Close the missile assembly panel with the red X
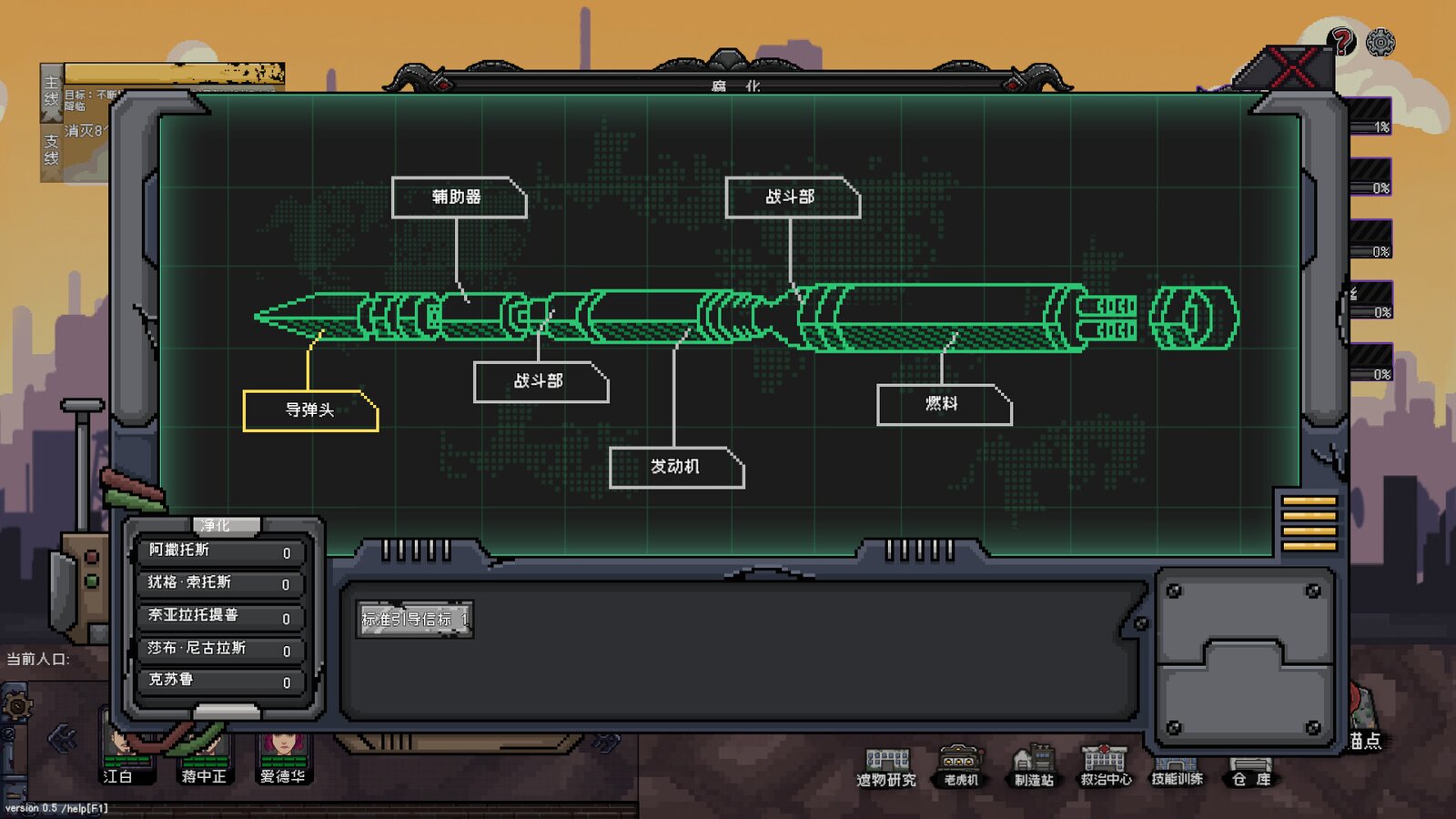The height and width of the screenshot is (819, 1456). 1292,67
